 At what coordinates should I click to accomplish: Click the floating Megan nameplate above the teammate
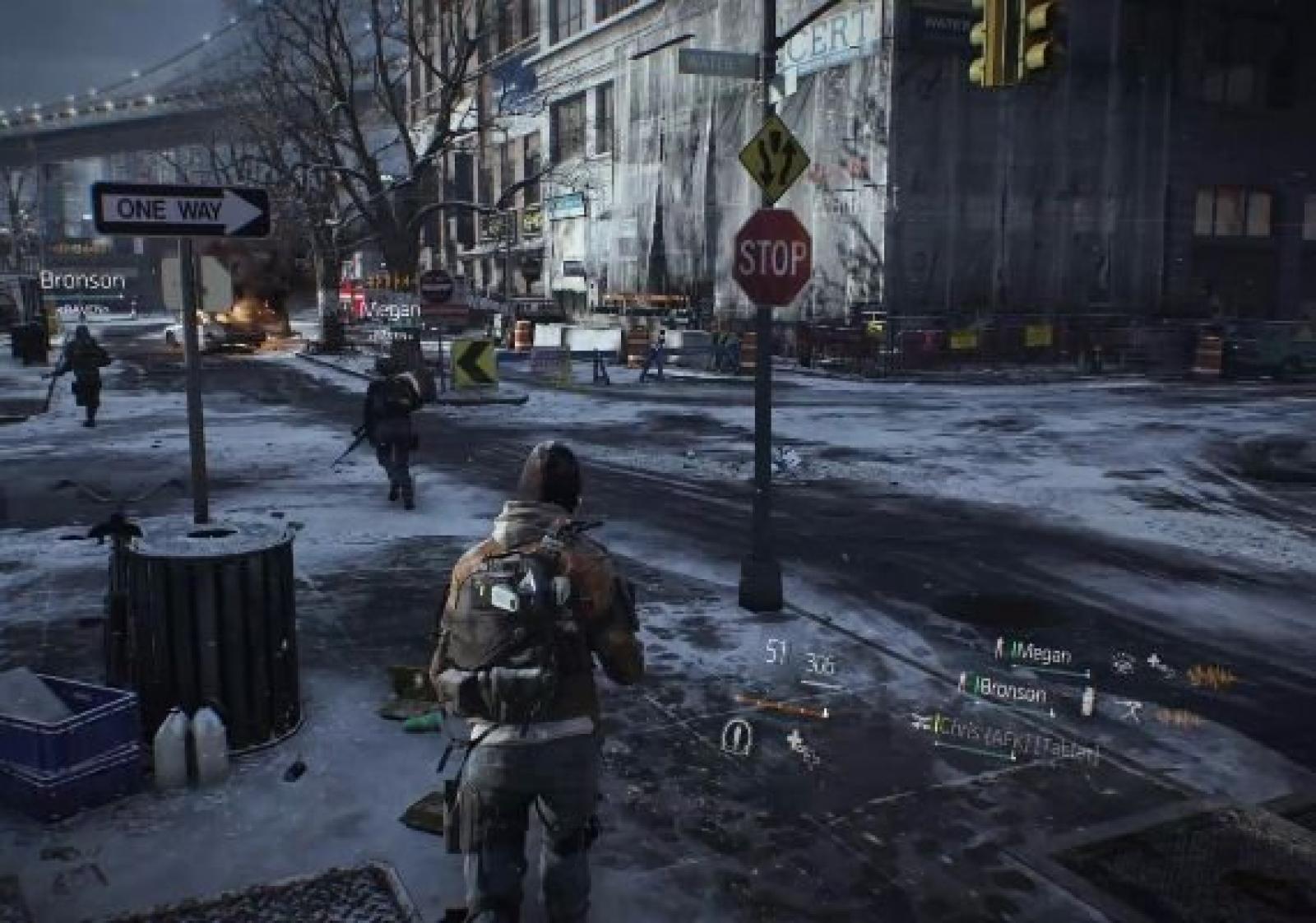tap(392, 310)
